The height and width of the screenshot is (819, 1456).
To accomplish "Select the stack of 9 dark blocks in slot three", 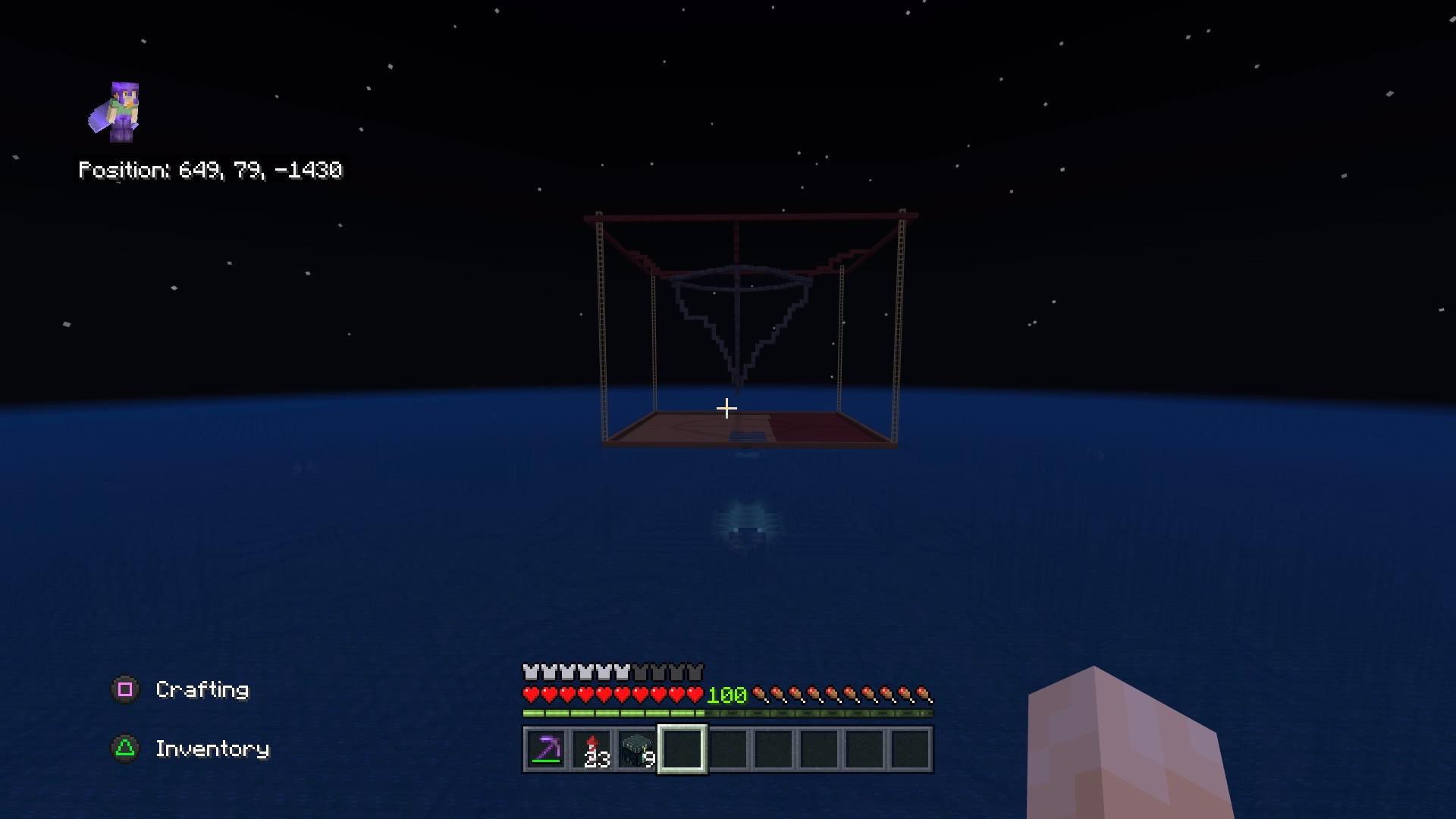I will tap(636, 749).
